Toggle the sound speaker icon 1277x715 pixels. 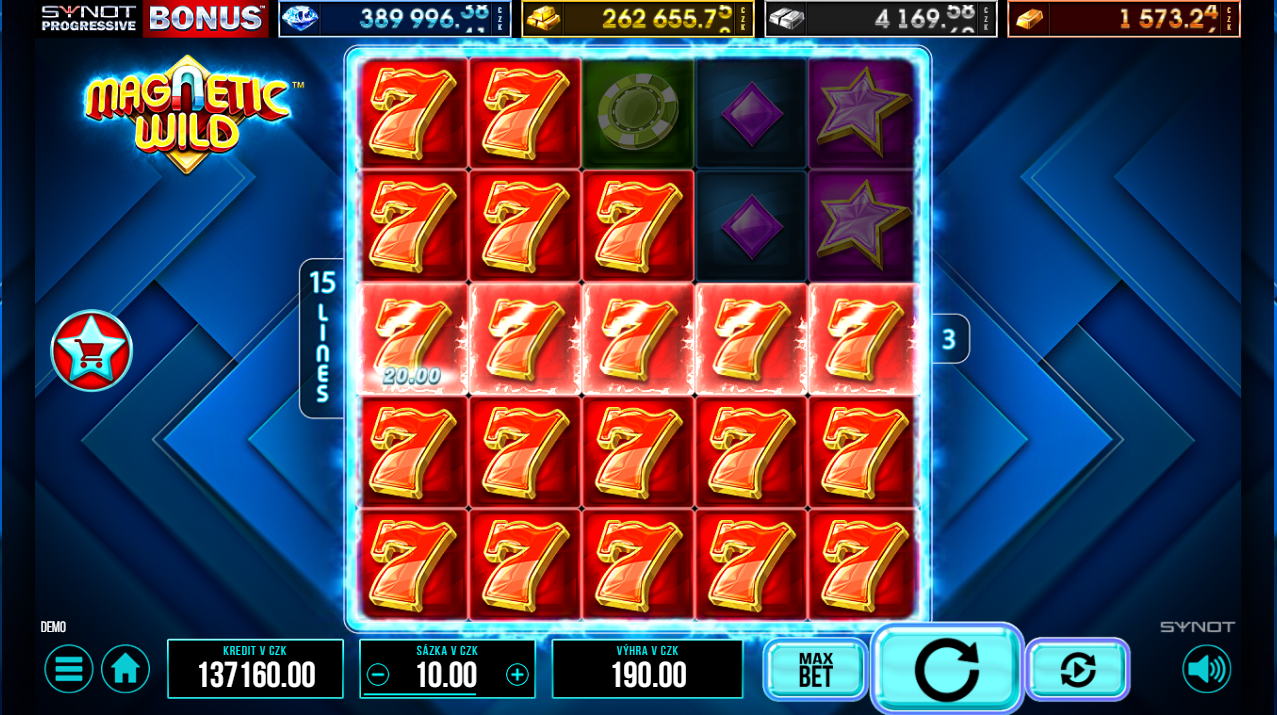1206,669
